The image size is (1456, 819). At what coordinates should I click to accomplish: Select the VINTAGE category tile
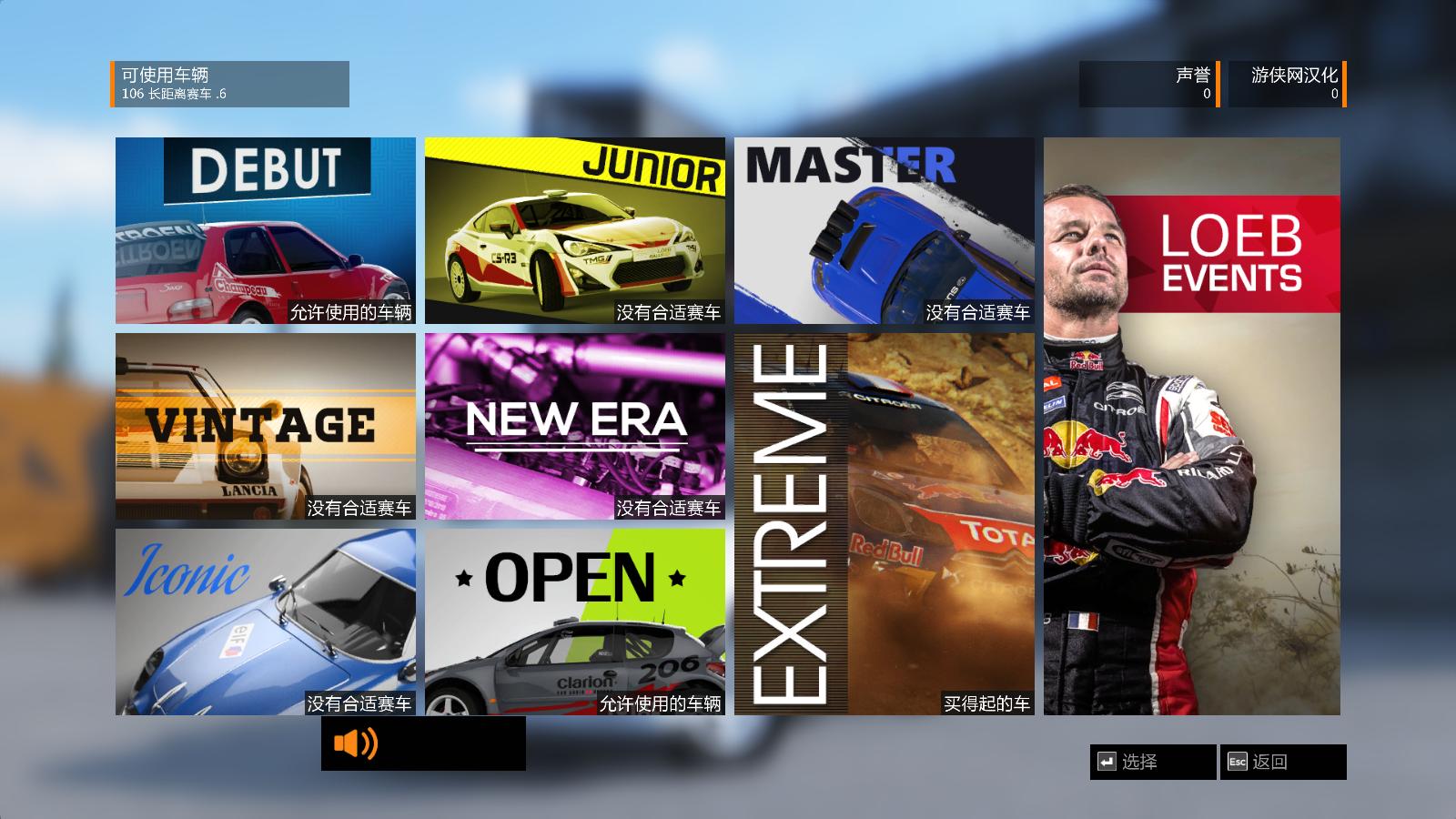(x=265, y=426)
